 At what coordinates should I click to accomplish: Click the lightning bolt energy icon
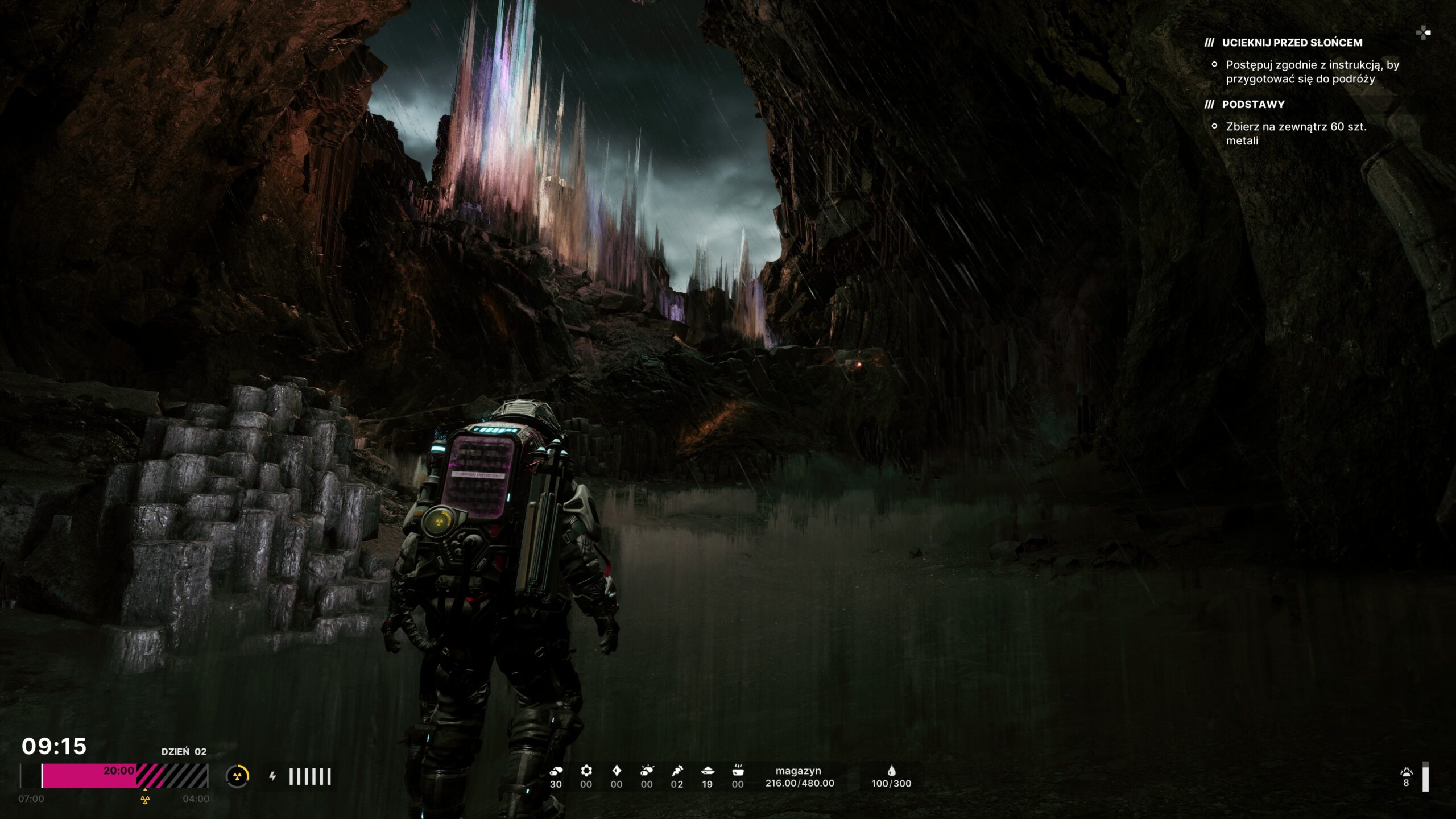coord(273,776)
